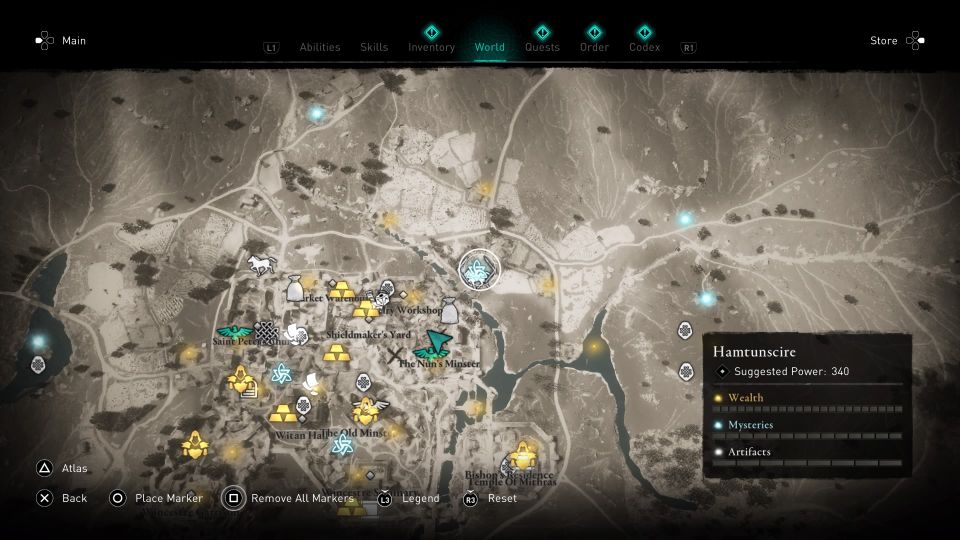This screenshot has height=540, width=960.
Task: Go to the Inventory tab
Action: 431,47
